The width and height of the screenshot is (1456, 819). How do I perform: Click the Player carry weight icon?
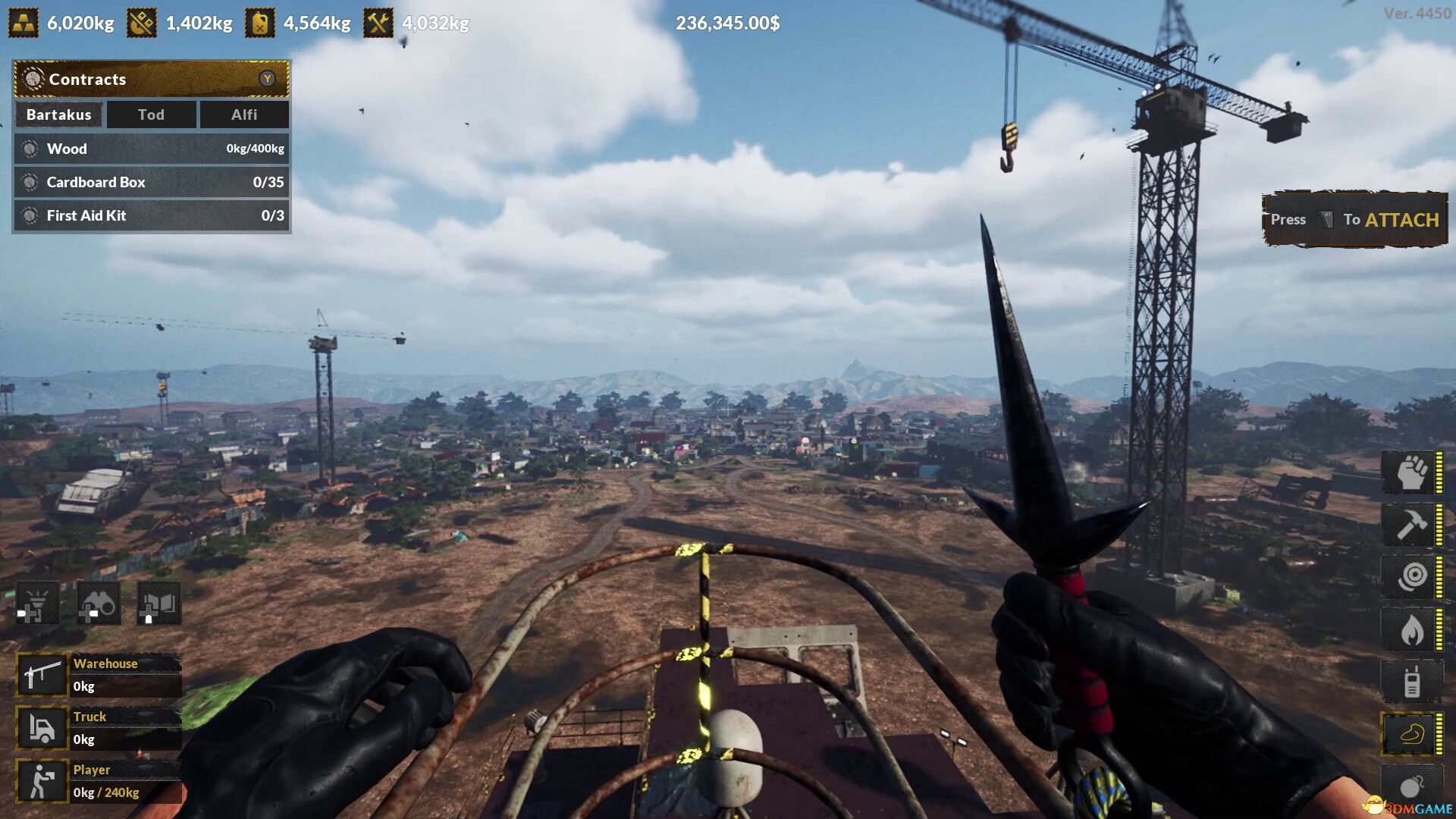pyautogui.click(x=42, y=781)
